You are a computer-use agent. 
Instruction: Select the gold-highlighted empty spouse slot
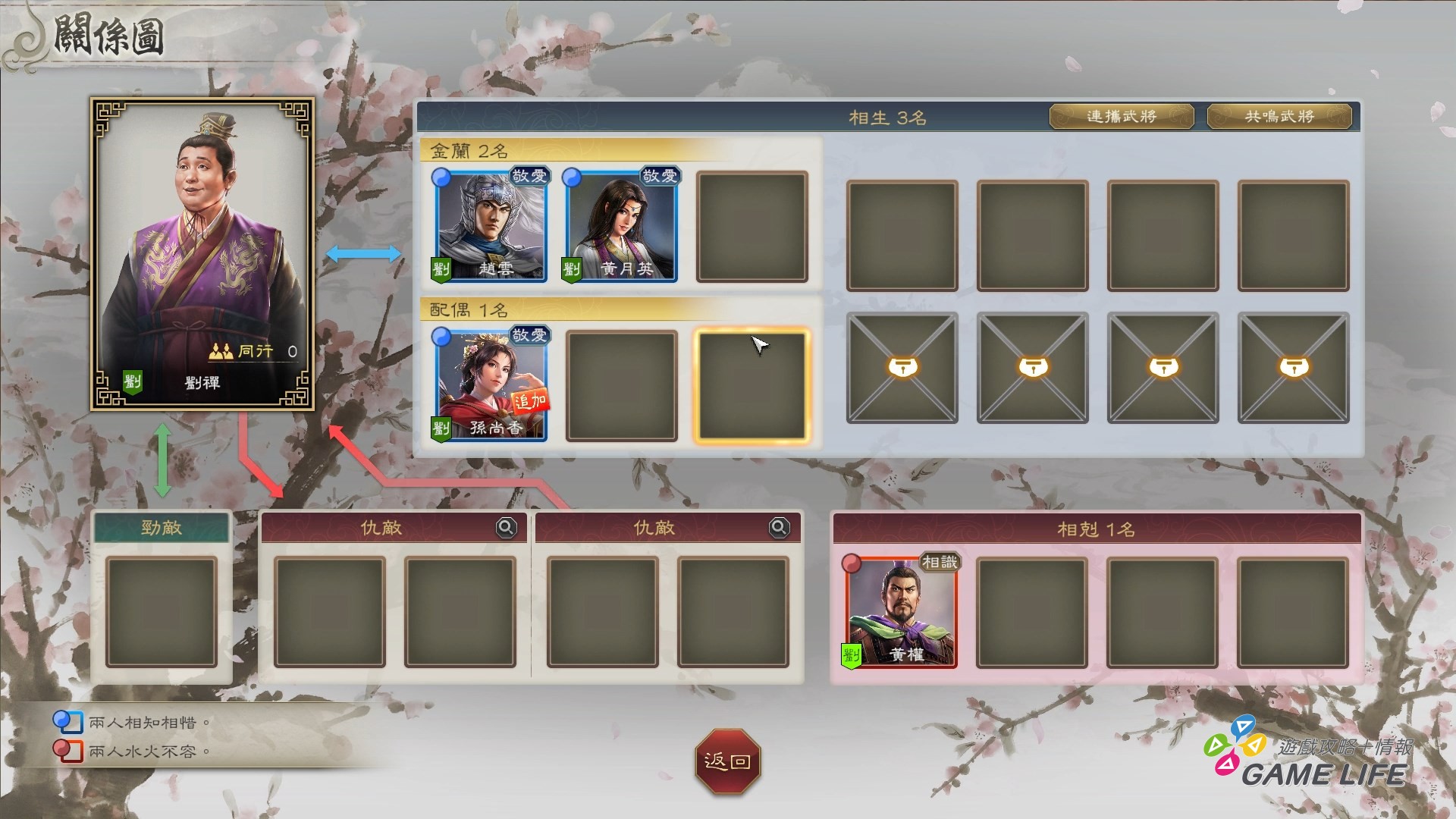[x=751, y=385]
